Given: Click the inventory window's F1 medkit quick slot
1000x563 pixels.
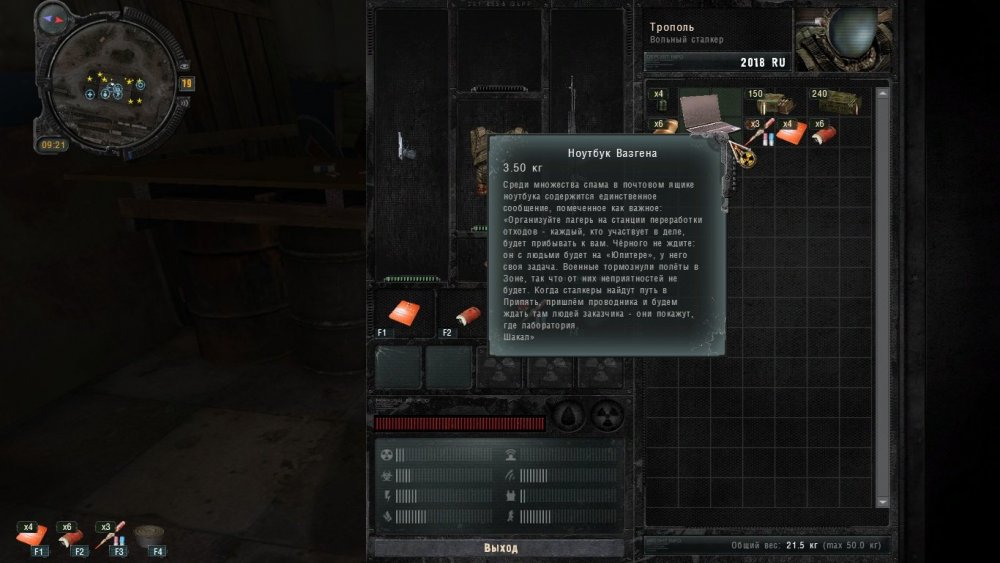Looking at the screenshot, I should pos(403,312).
